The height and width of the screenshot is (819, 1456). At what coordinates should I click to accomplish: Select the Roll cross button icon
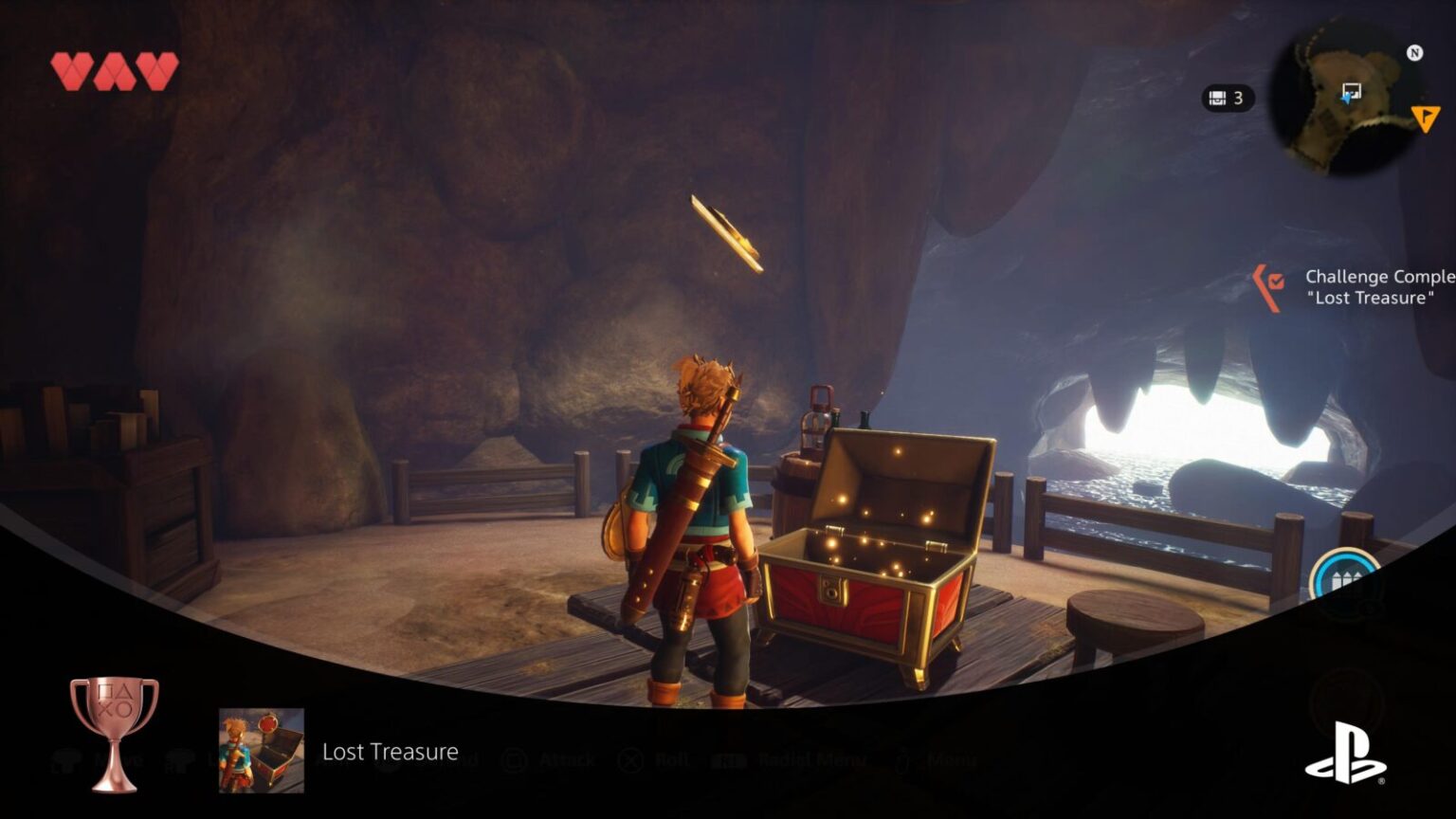[629, 760]
